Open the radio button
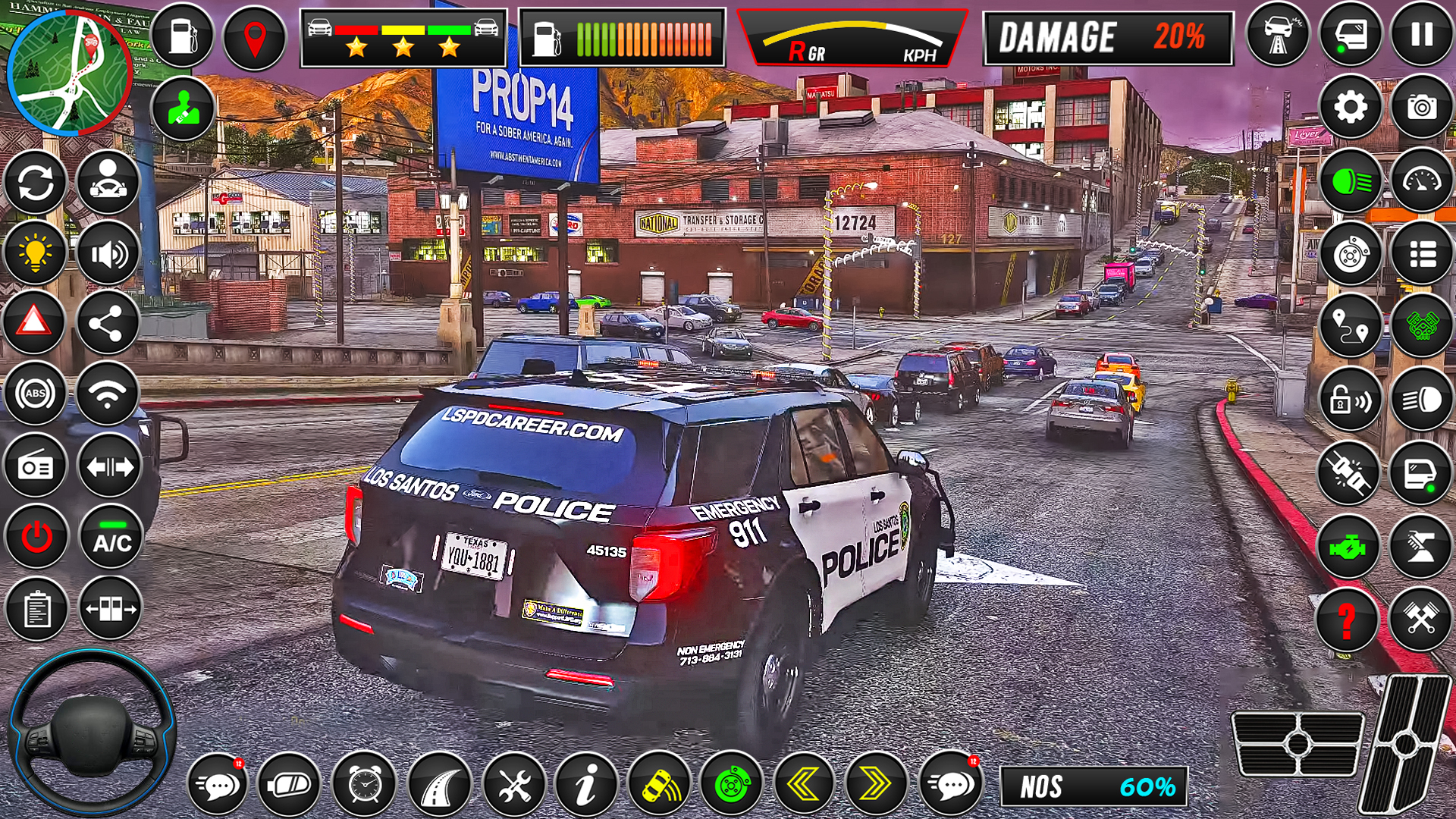 pyautogui.click(x=36, y=466)
